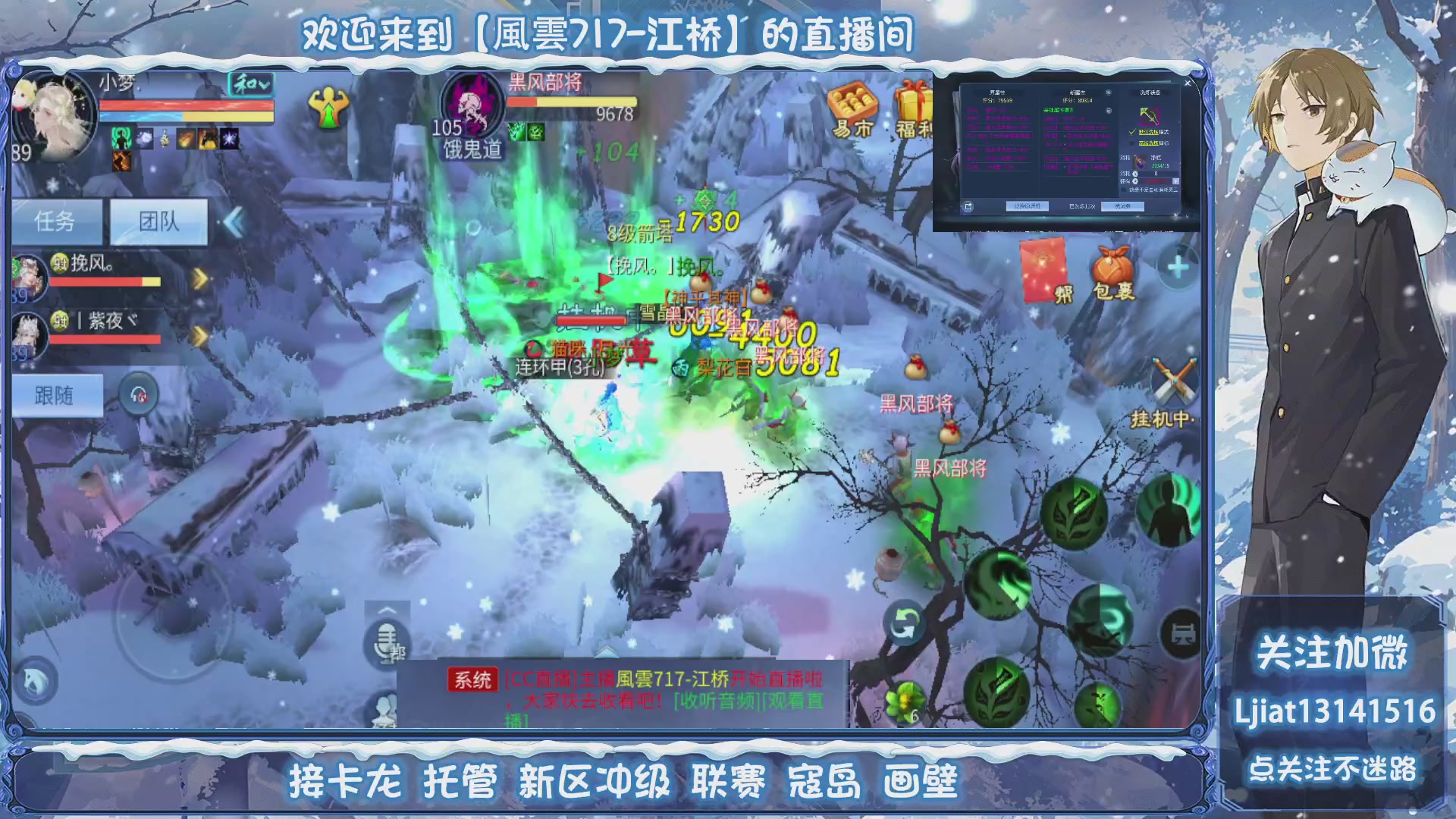Switch to the 团队 tab
The height and width of the screenshot is (819, 1456).
pyautogui.click(x=158, y=221)
